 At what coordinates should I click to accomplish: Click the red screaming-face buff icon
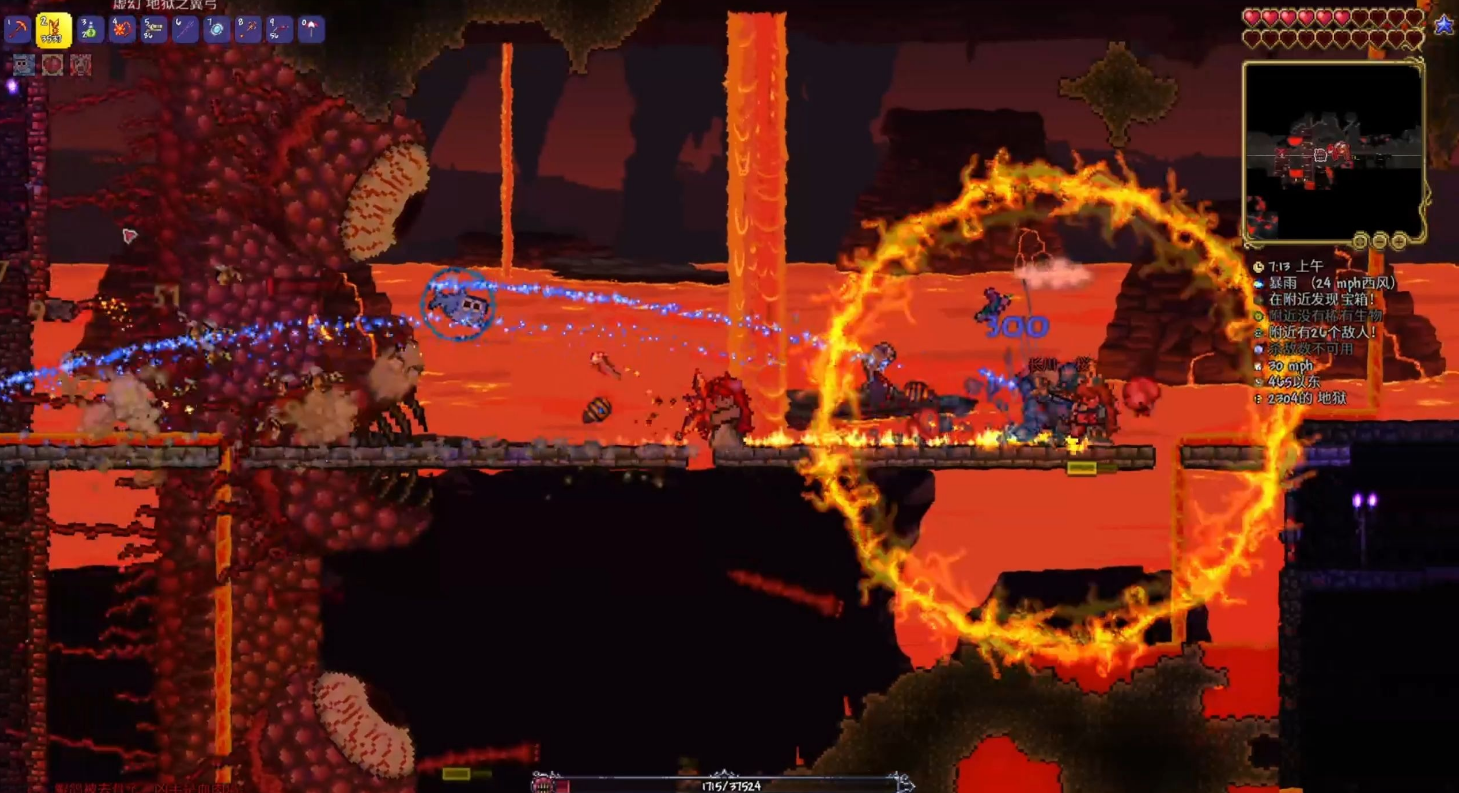pyautogui.click(x=81, y=65)
